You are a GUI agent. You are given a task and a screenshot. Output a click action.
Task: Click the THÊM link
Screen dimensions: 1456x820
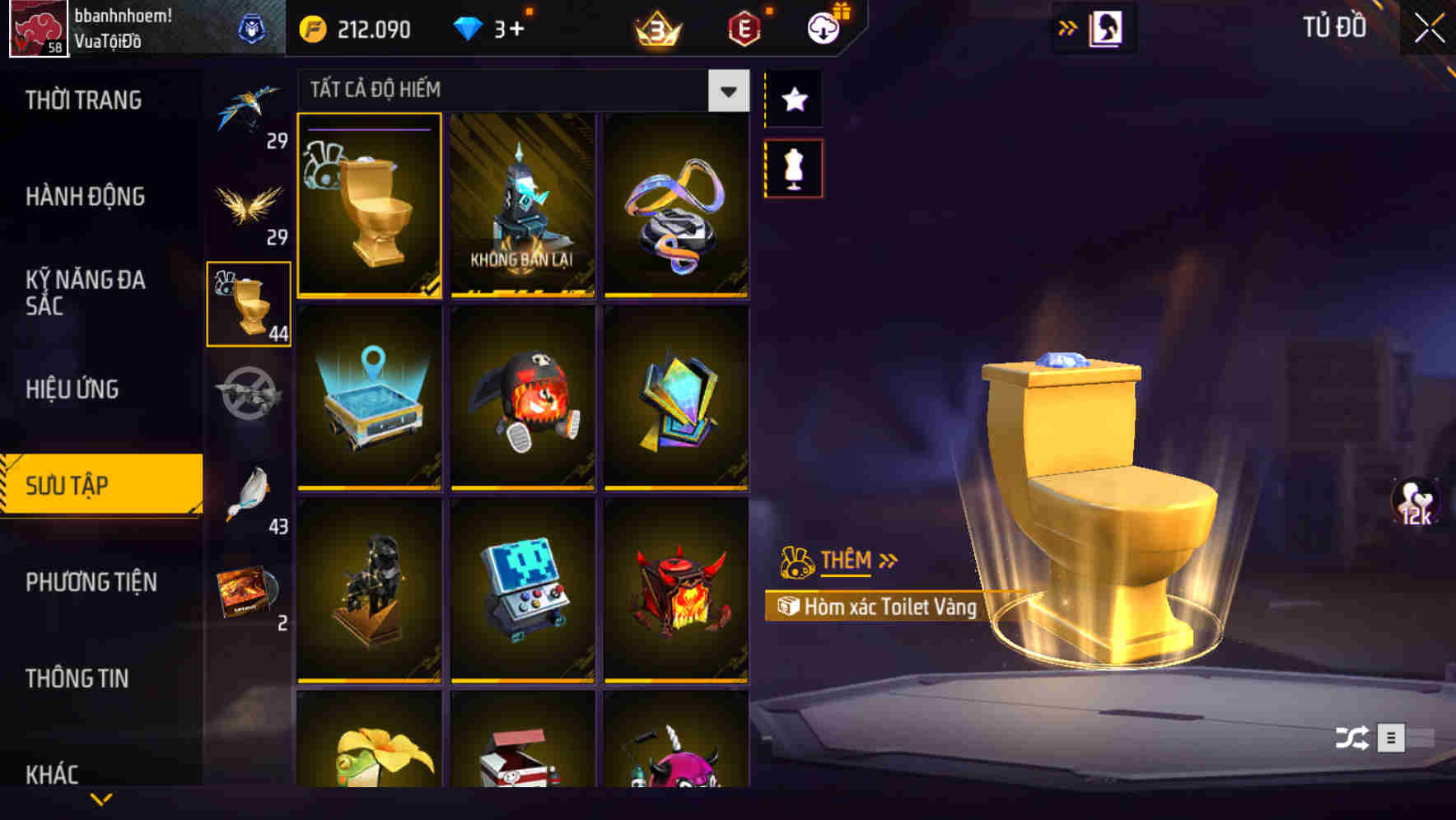(845, 561)
